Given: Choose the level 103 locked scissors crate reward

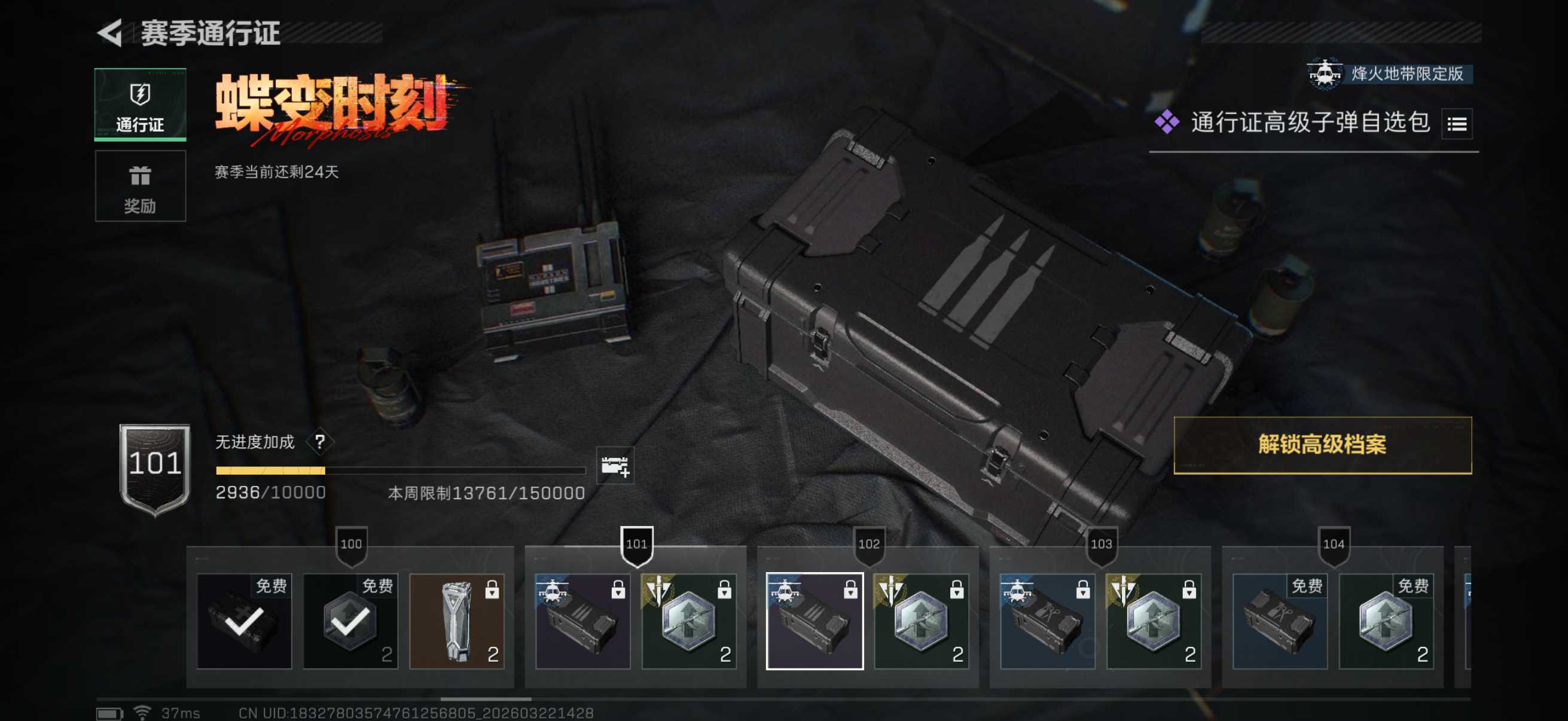Looking at the screenshot, I should coord(1047,621).
